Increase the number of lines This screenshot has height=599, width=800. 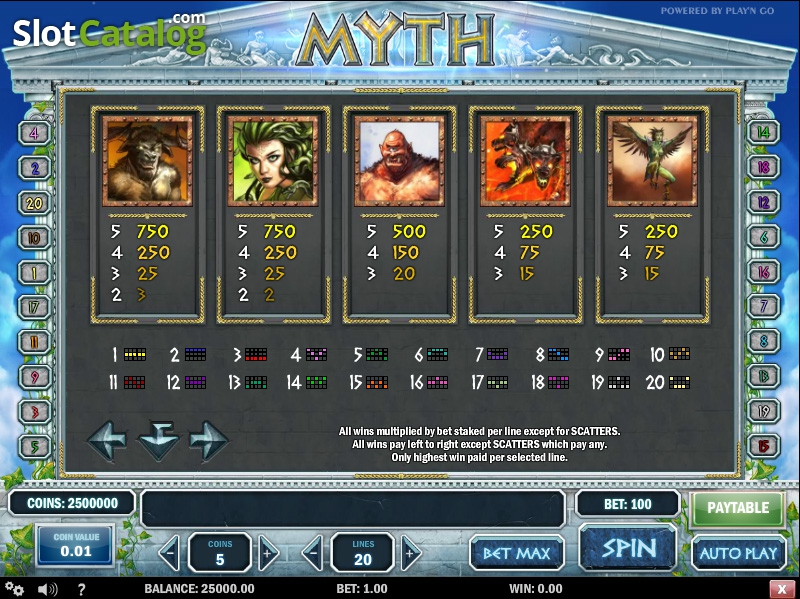[410, 551]
